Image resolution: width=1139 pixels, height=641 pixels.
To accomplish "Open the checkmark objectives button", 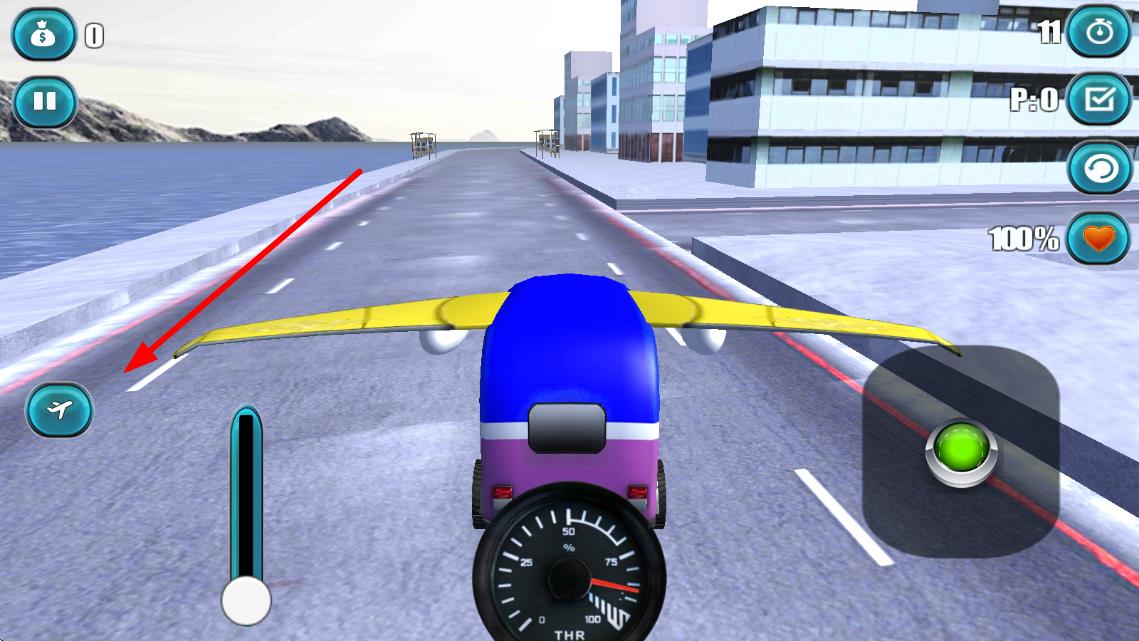I will pos(1099,100).
